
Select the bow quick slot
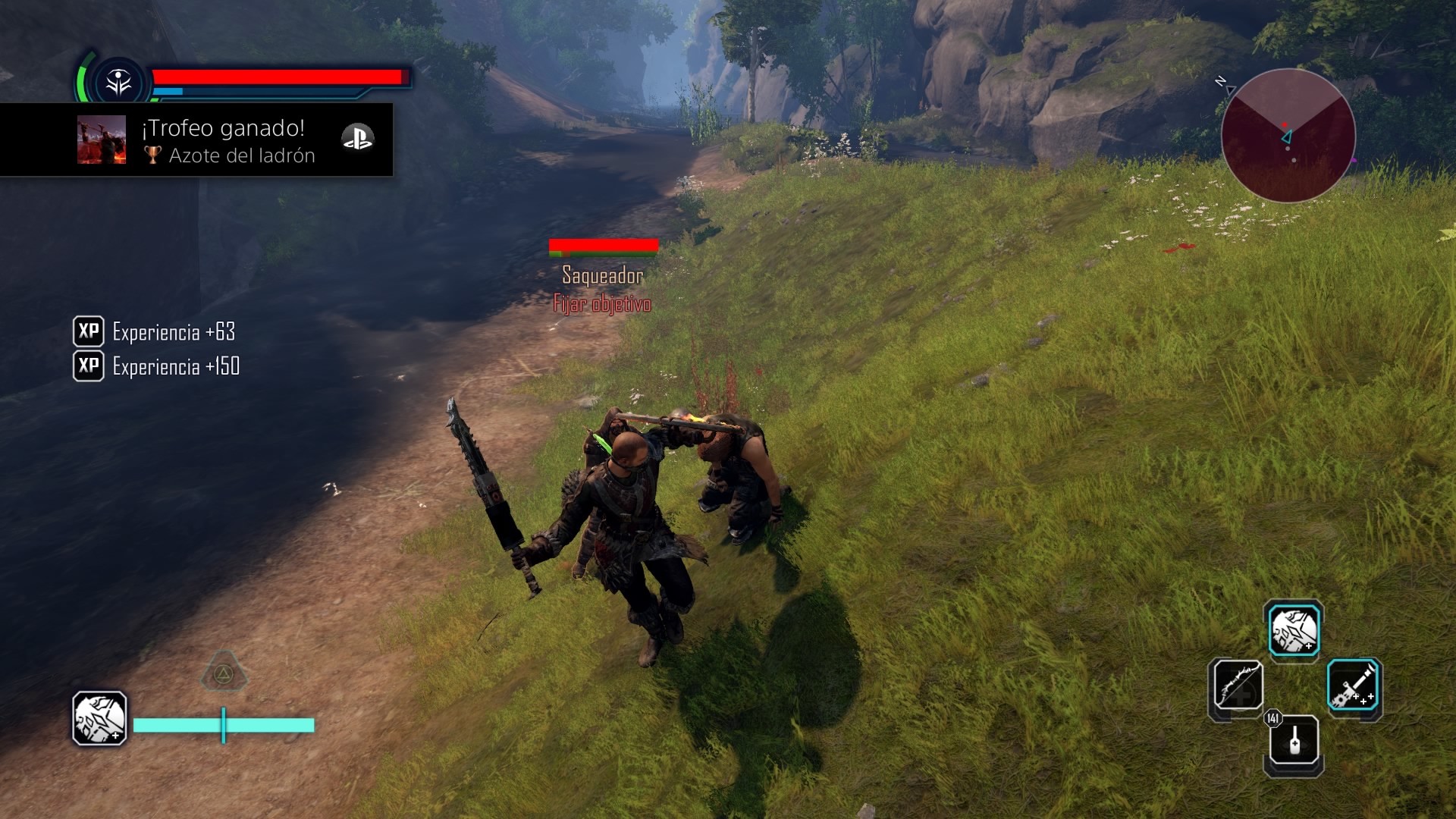point(1237,685)
